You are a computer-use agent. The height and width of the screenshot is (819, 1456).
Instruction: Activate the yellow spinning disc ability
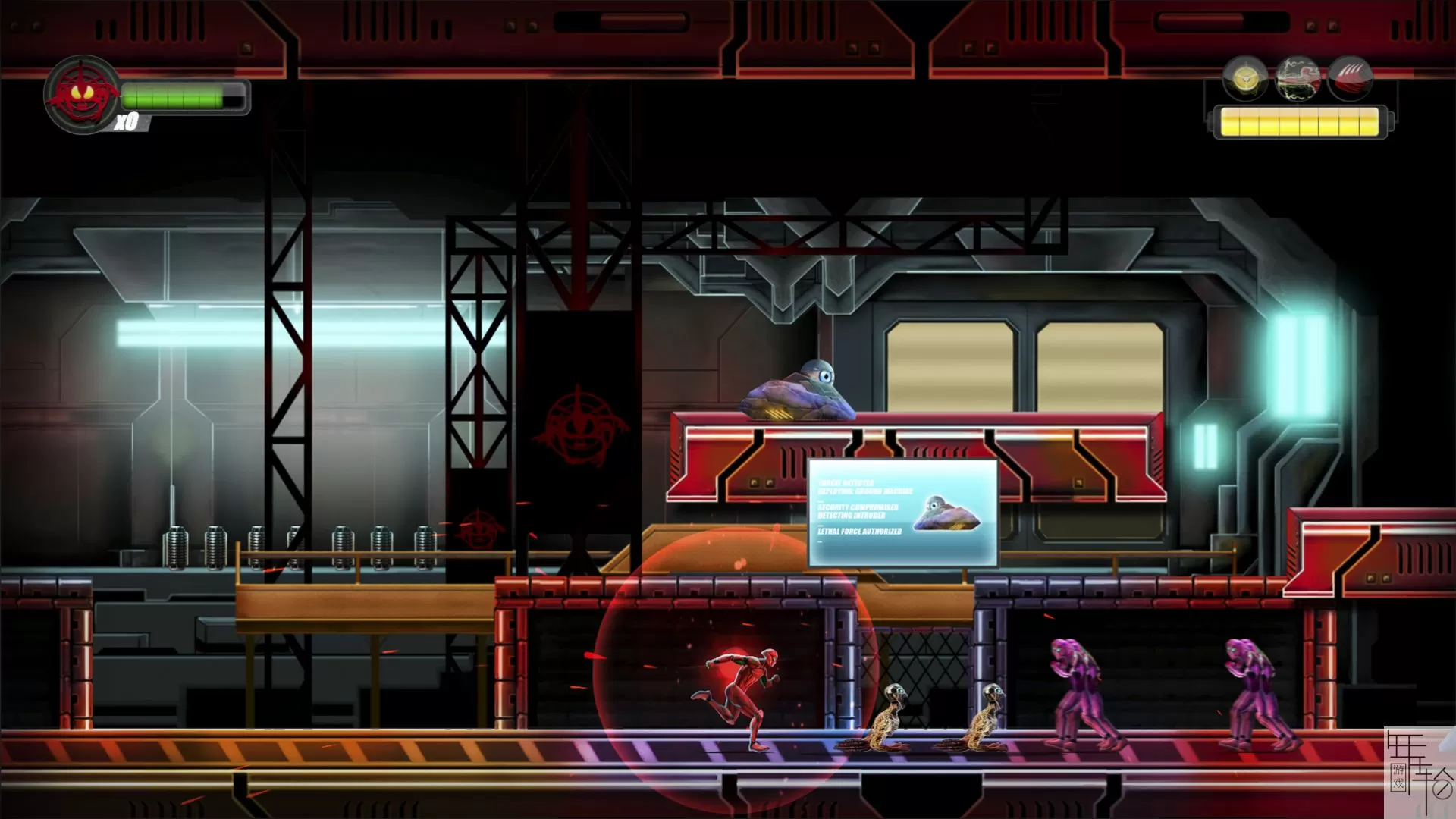tap(1244, 77)
